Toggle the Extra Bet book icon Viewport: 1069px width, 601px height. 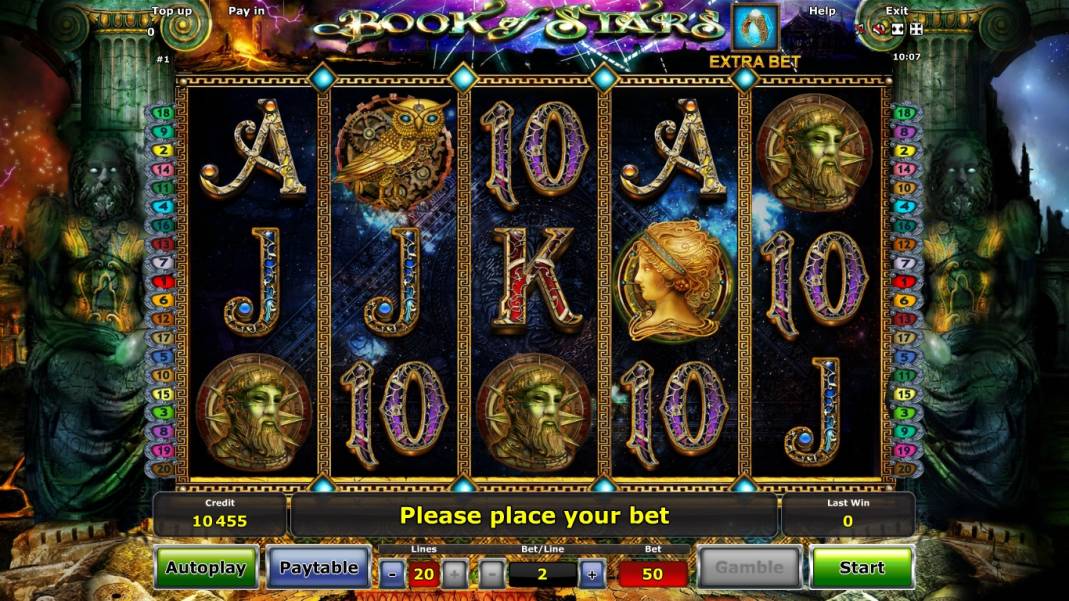pyautogui.click(x=755, y=28)
